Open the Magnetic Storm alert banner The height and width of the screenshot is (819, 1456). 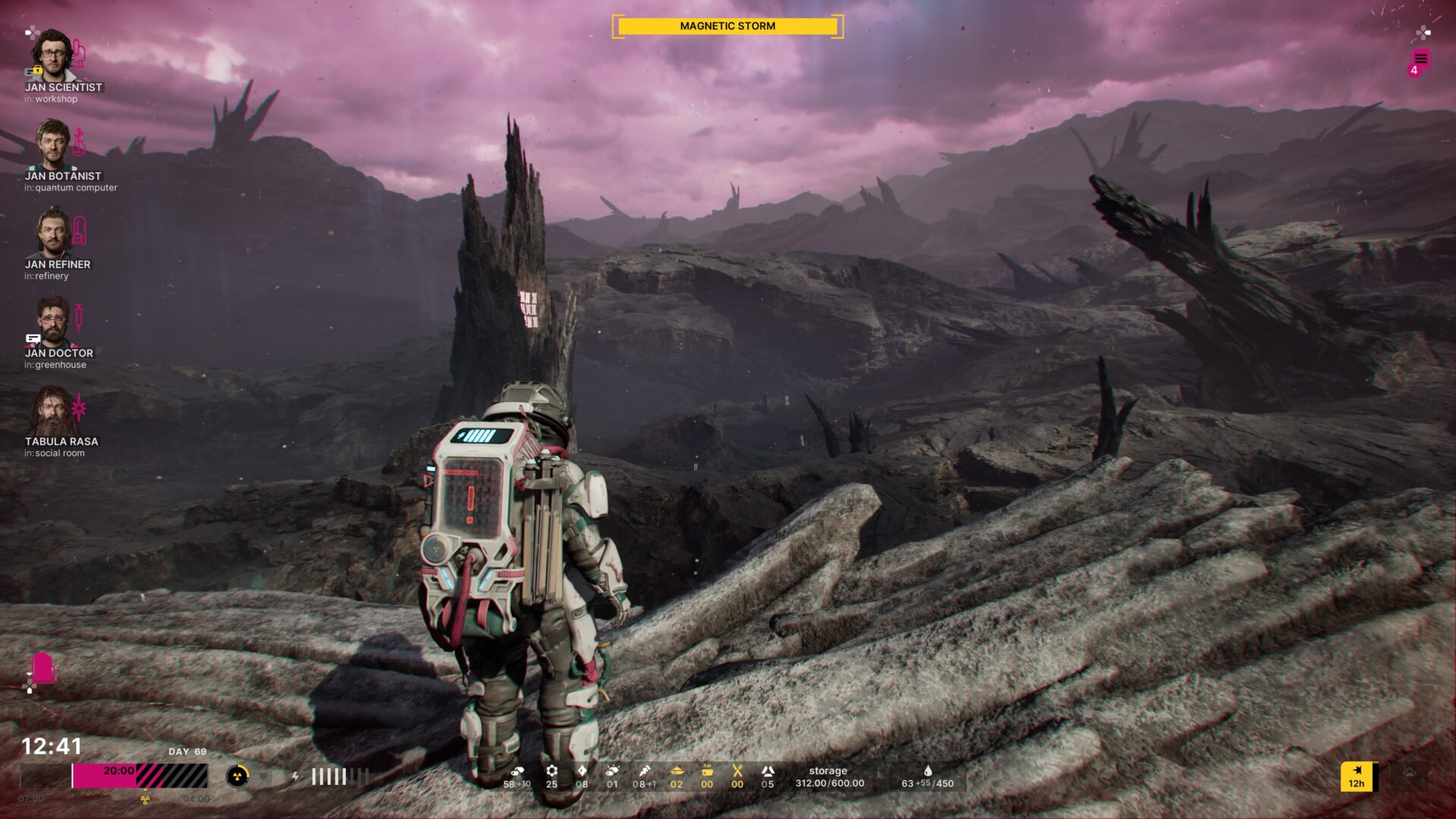tap(727, 26)
